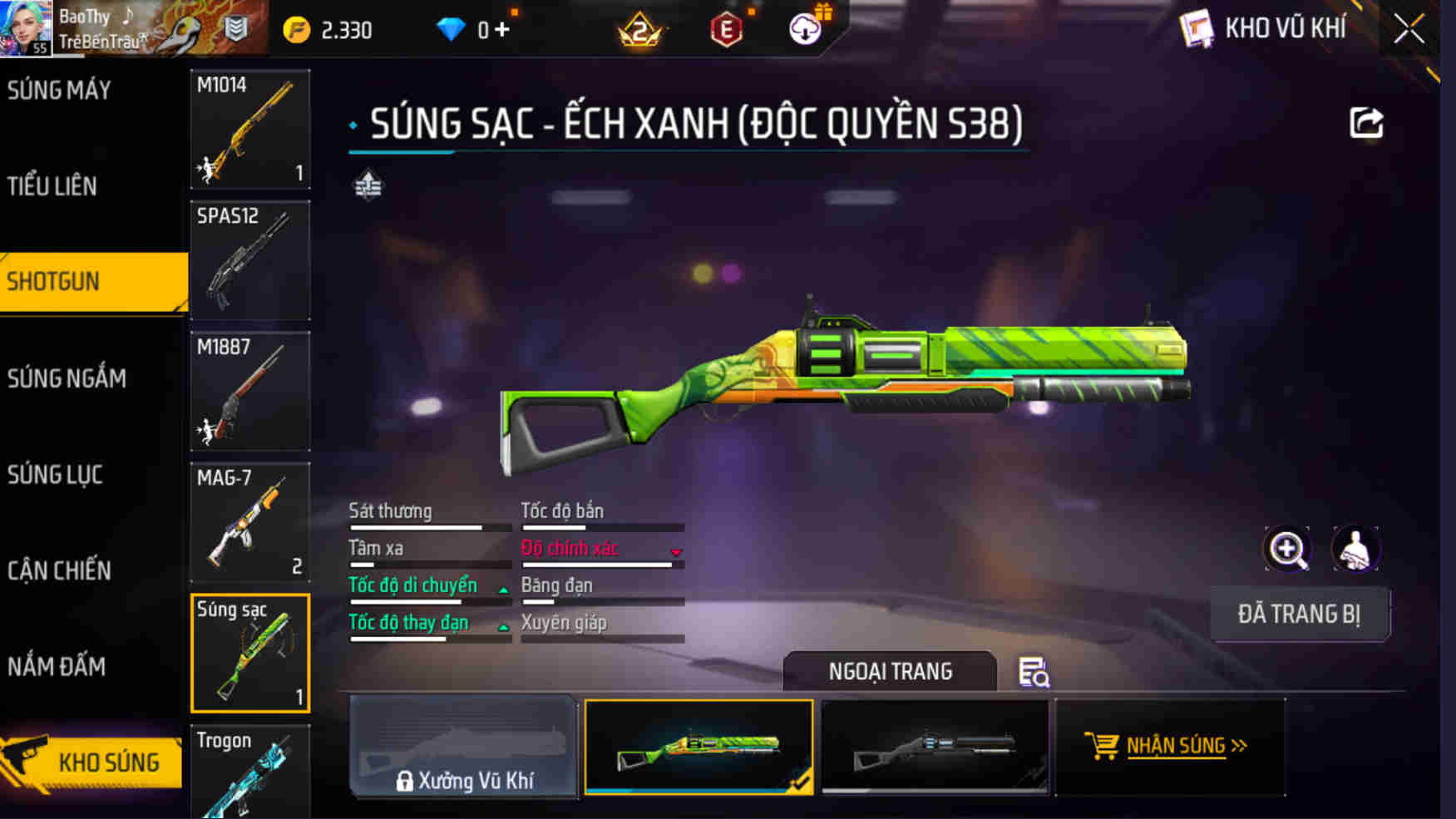Click the diamond currency icon
The image size is (1456, 819).
click(x=452, y=27)
